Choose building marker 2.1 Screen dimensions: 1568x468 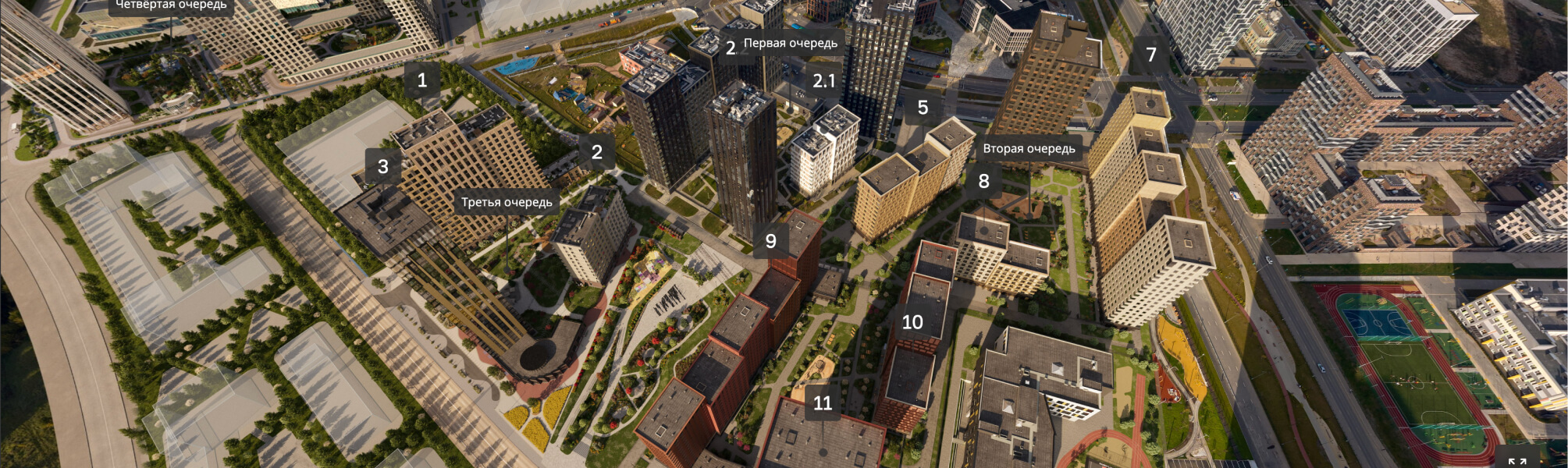pos(823,81)
